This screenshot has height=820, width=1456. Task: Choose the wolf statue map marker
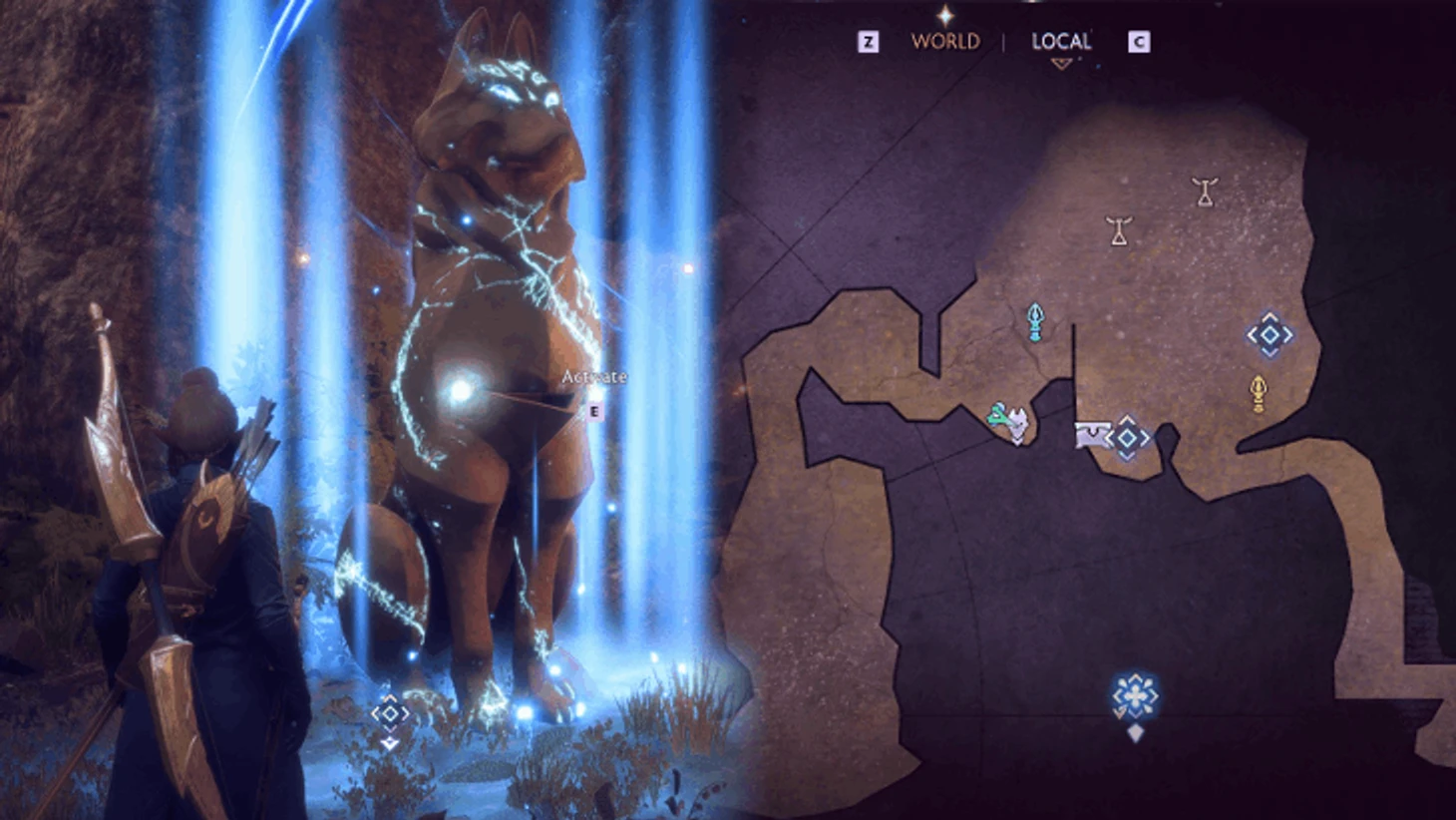[1016, 424]
